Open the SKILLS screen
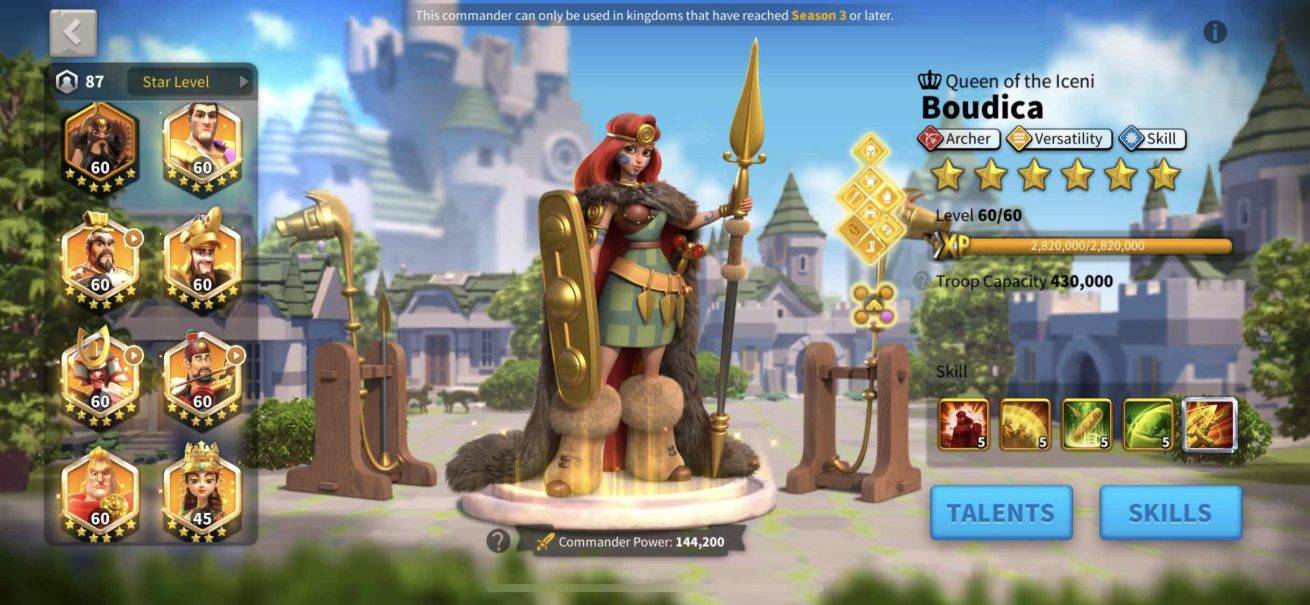The width and height of the screenshot is (1310, 605). point(1170,513)
